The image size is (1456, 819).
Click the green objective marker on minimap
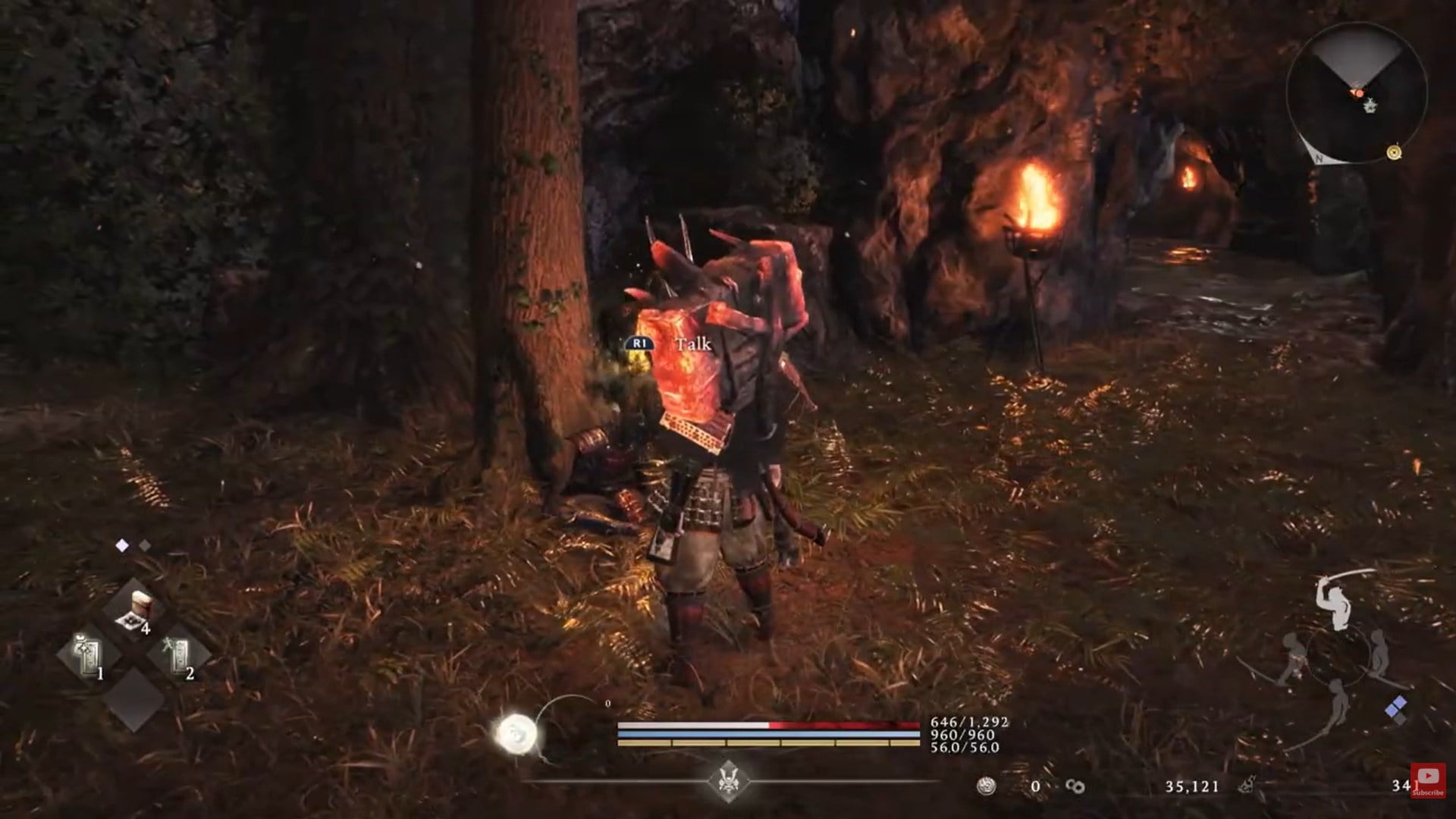(1370, 107)
